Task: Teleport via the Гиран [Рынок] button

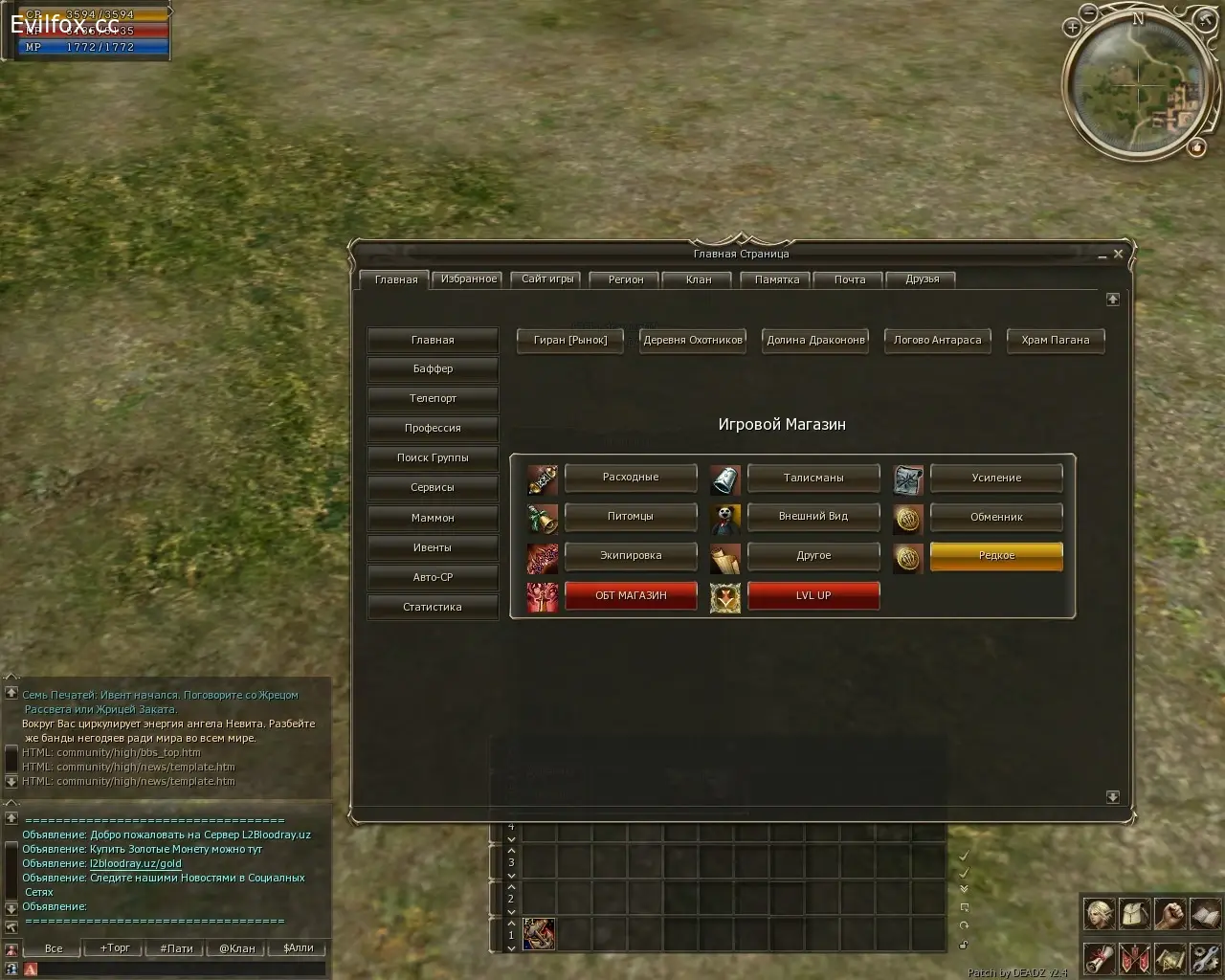Action: point(569,341)
